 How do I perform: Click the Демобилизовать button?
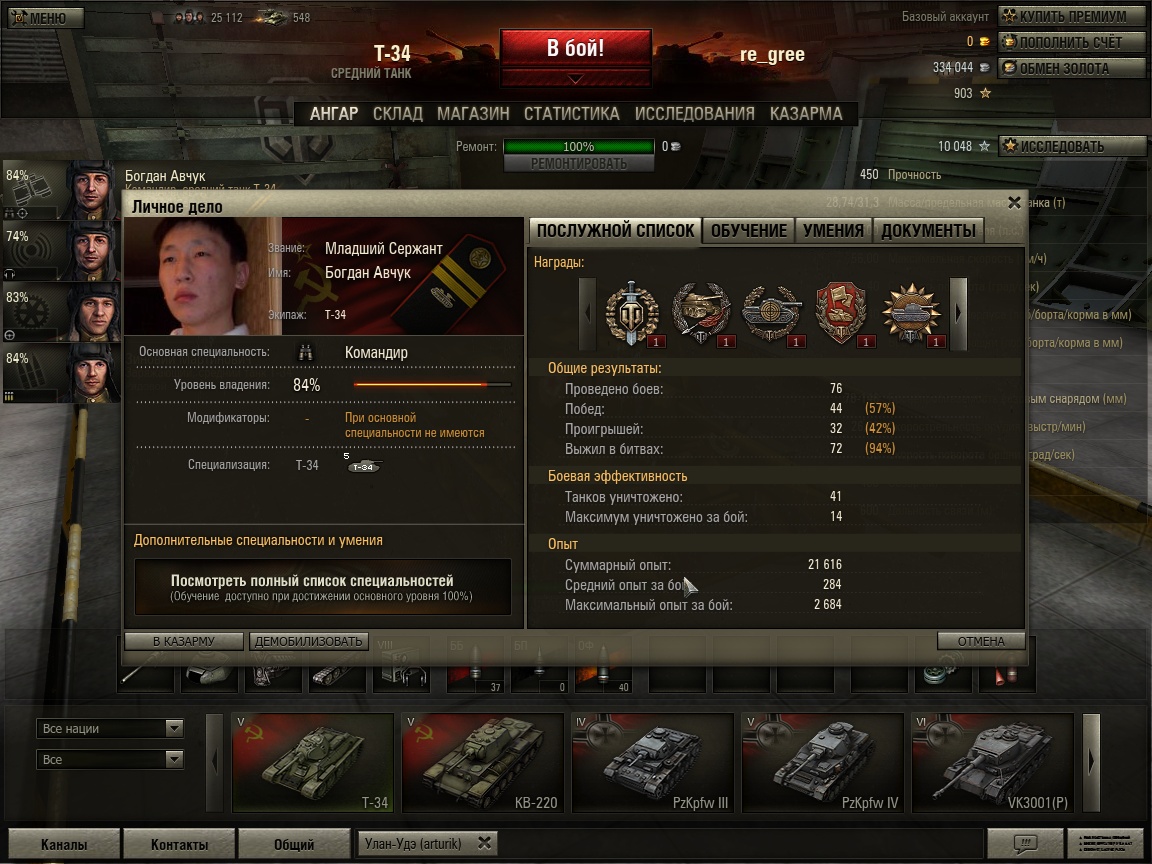pos(309,641)
